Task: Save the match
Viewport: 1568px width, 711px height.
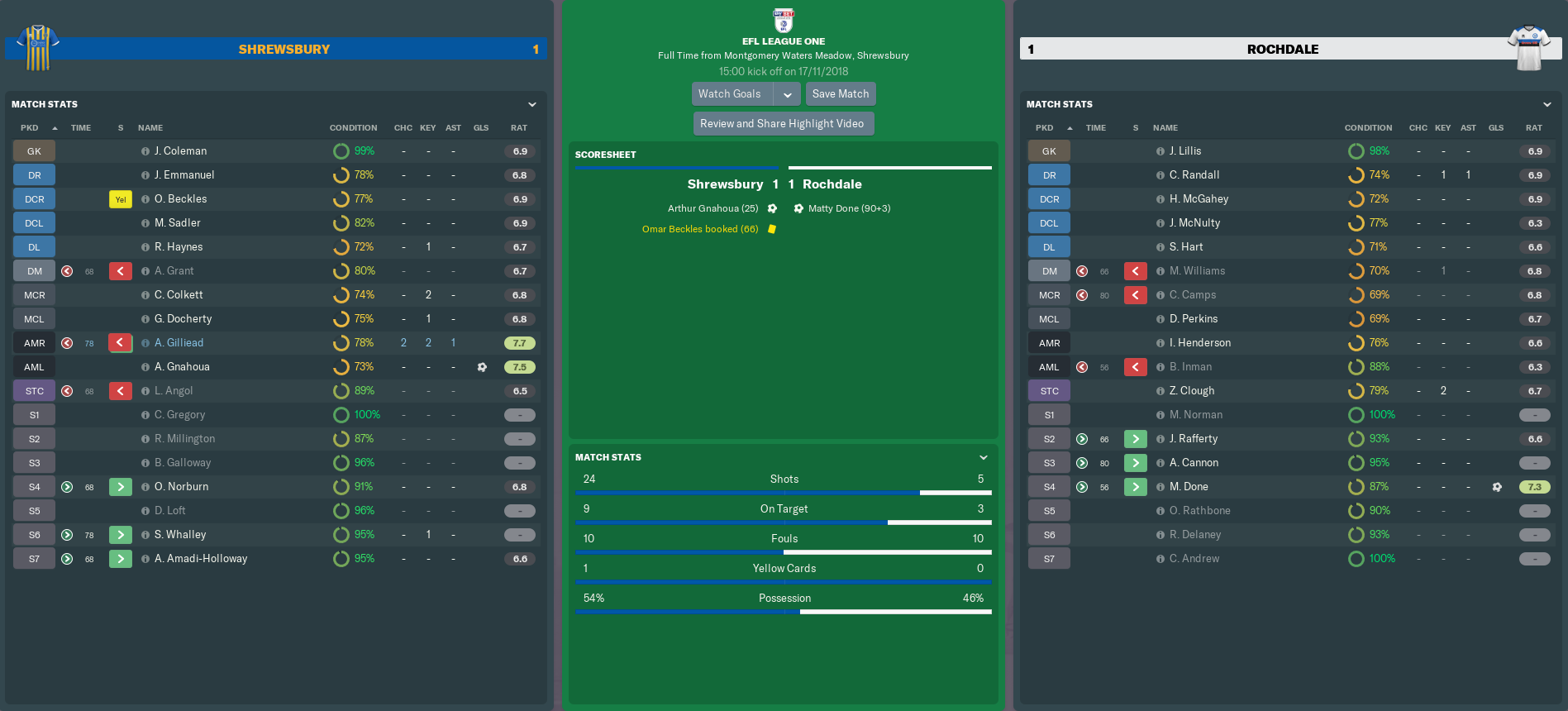Action: (x=840, y=94)
